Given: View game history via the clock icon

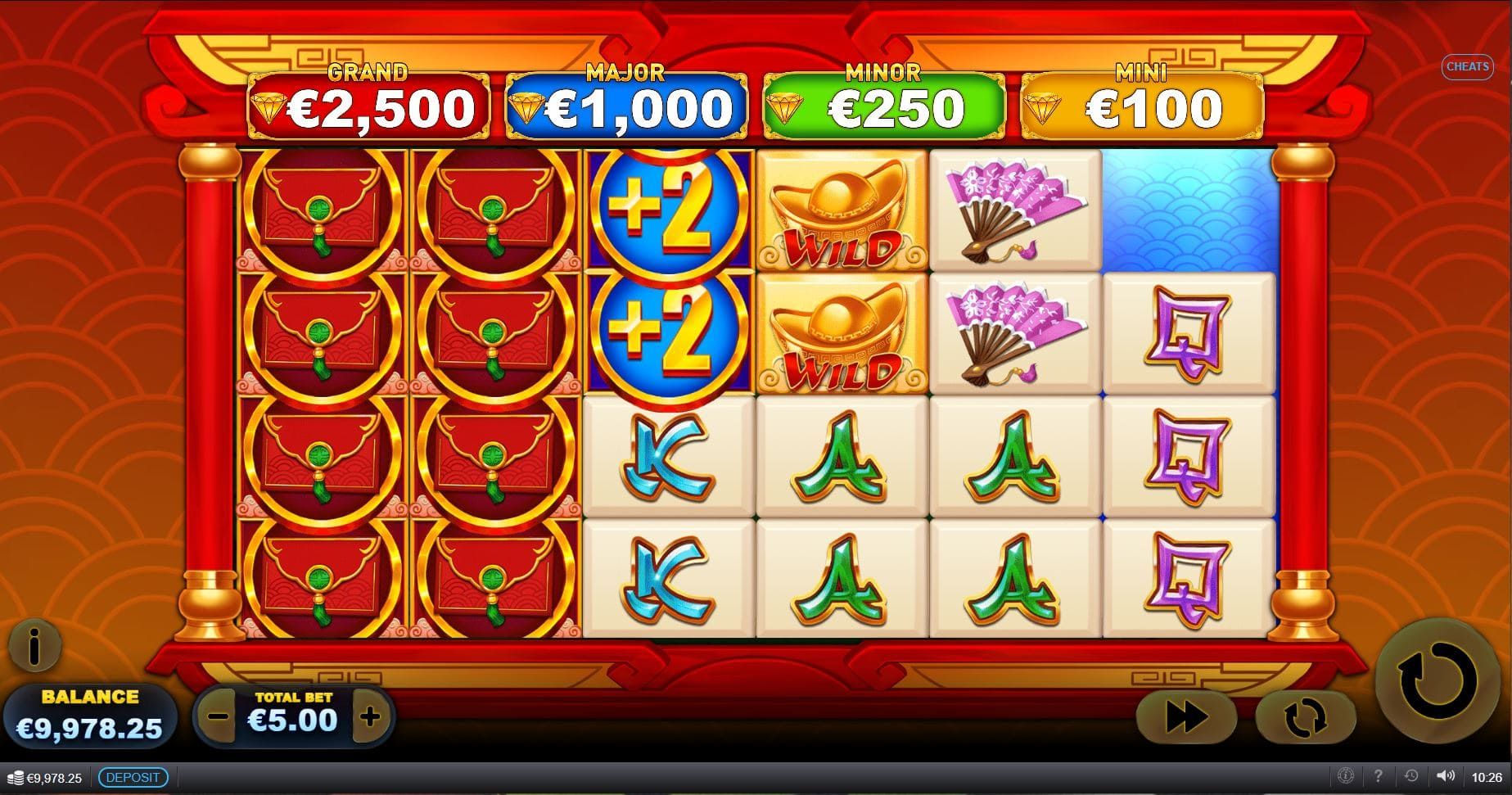Looking at the screenshot, I should (1413, 777).
